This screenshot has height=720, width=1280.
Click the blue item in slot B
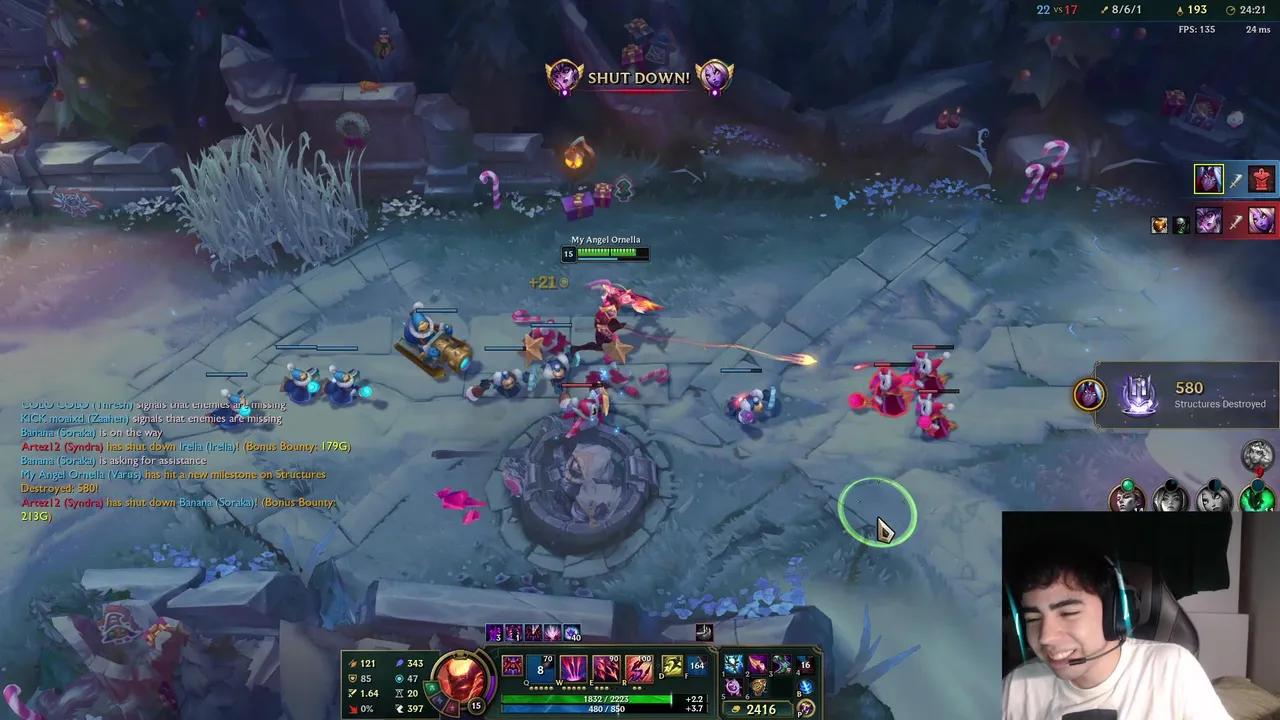click(803, 688)
